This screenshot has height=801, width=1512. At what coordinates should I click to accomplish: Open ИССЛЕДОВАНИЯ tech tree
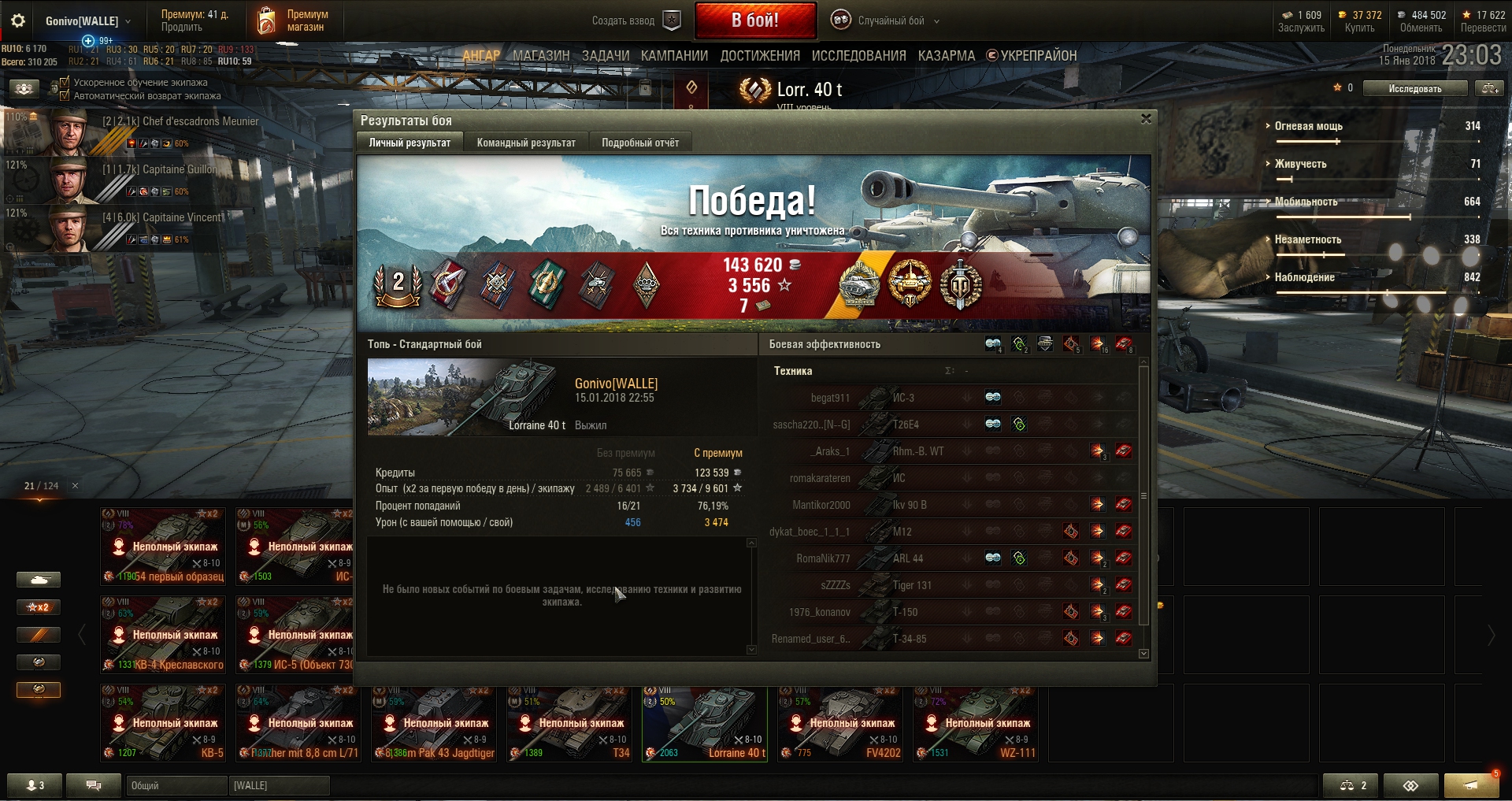(858, 56)
